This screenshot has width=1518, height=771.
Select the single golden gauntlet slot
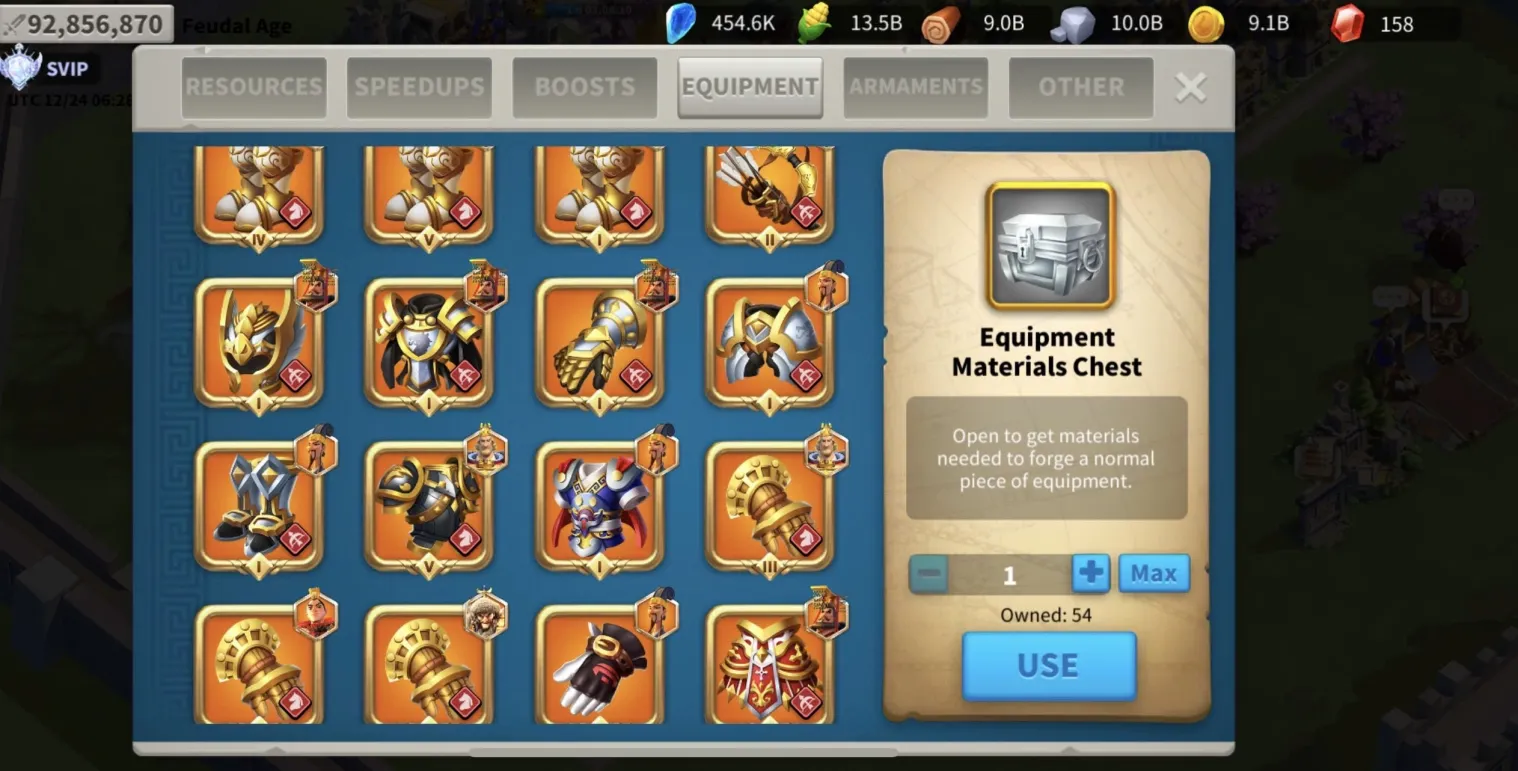599,343
